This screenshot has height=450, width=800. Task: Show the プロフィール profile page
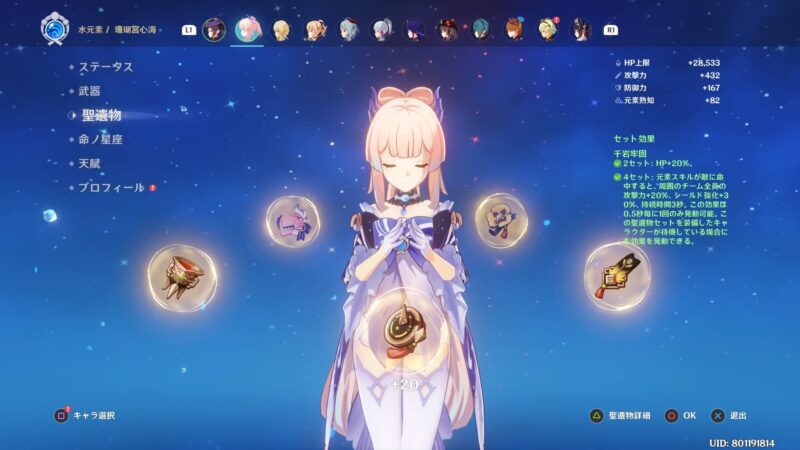point(111,187)
